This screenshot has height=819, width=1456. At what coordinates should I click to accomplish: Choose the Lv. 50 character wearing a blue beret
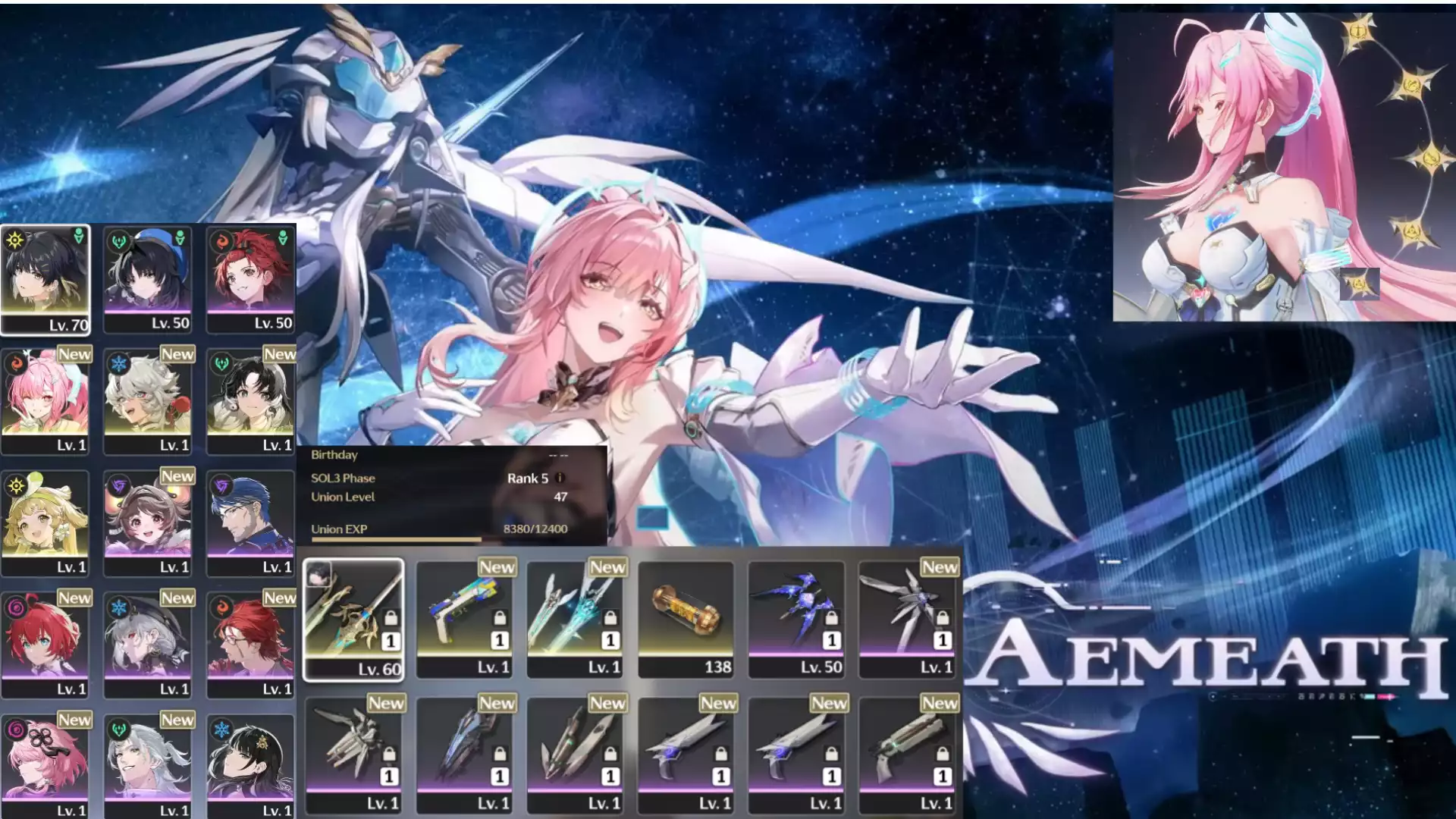click(148, 279)
